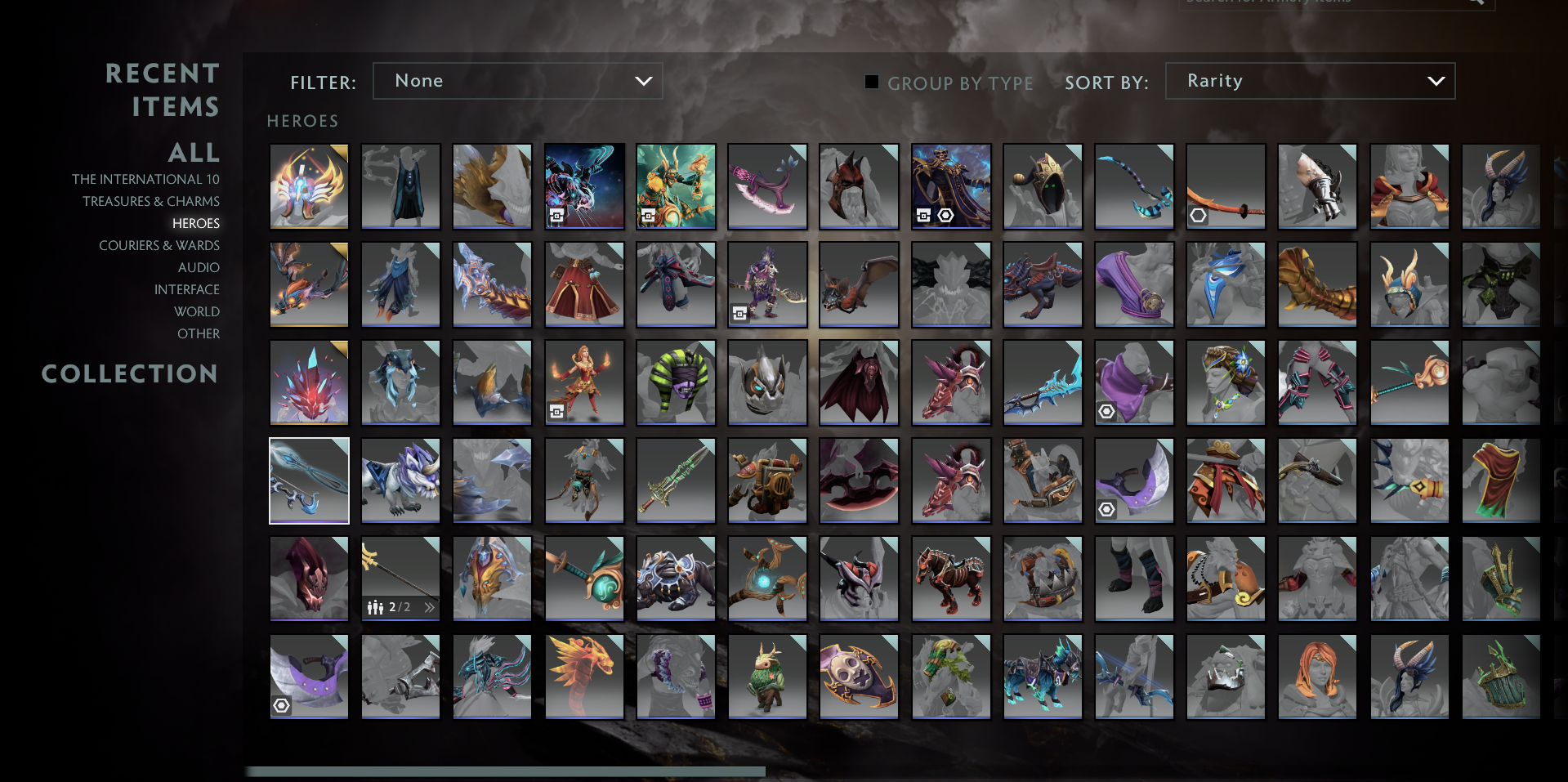The image size is (1568, 782).
Task: Click the gem socket icon on the orange katana thumbnail
Action: pos(1198,214)
